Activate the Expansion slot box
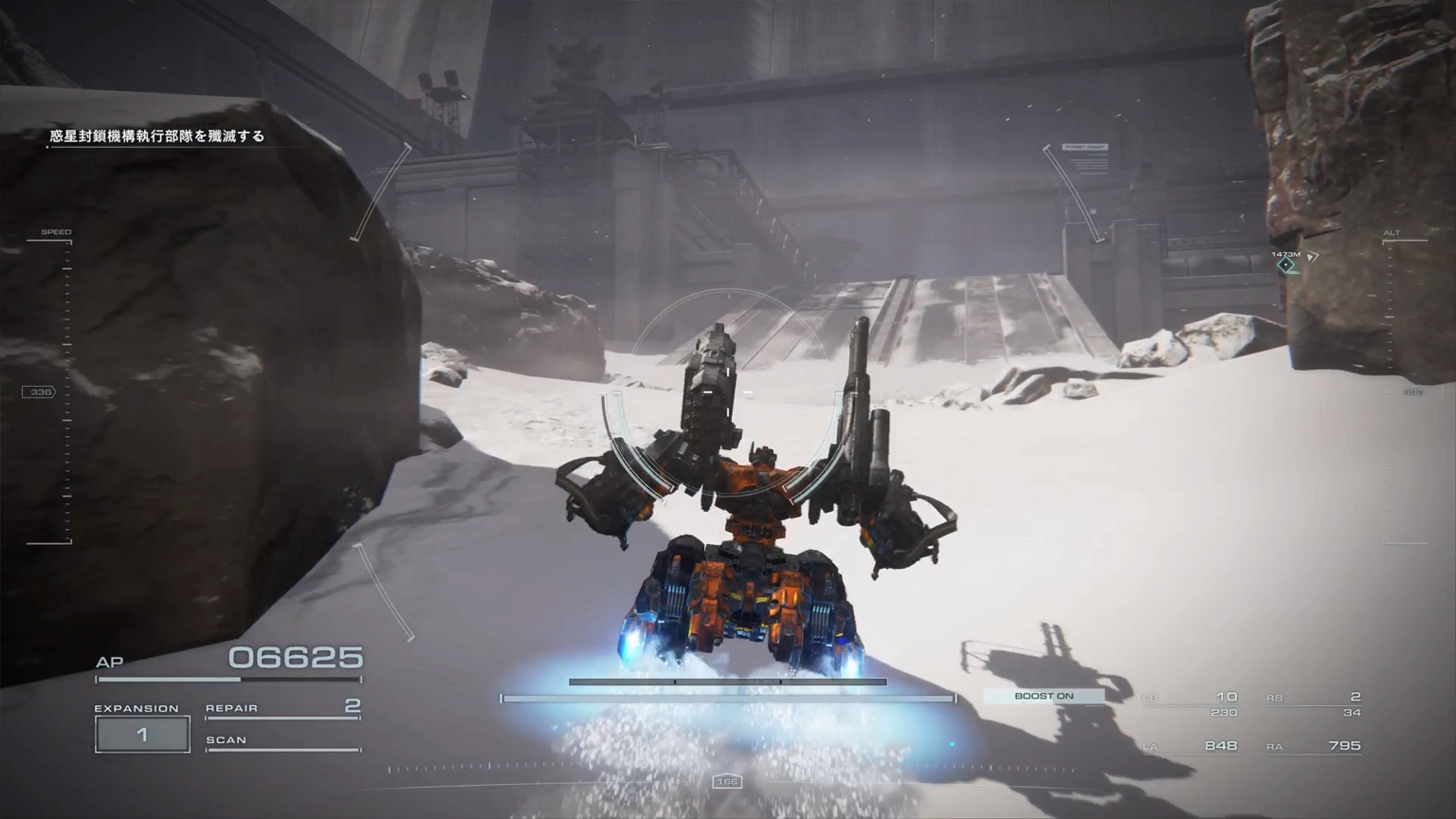The width and height of the screenshot is (1456, 819). tap(142, 735)
